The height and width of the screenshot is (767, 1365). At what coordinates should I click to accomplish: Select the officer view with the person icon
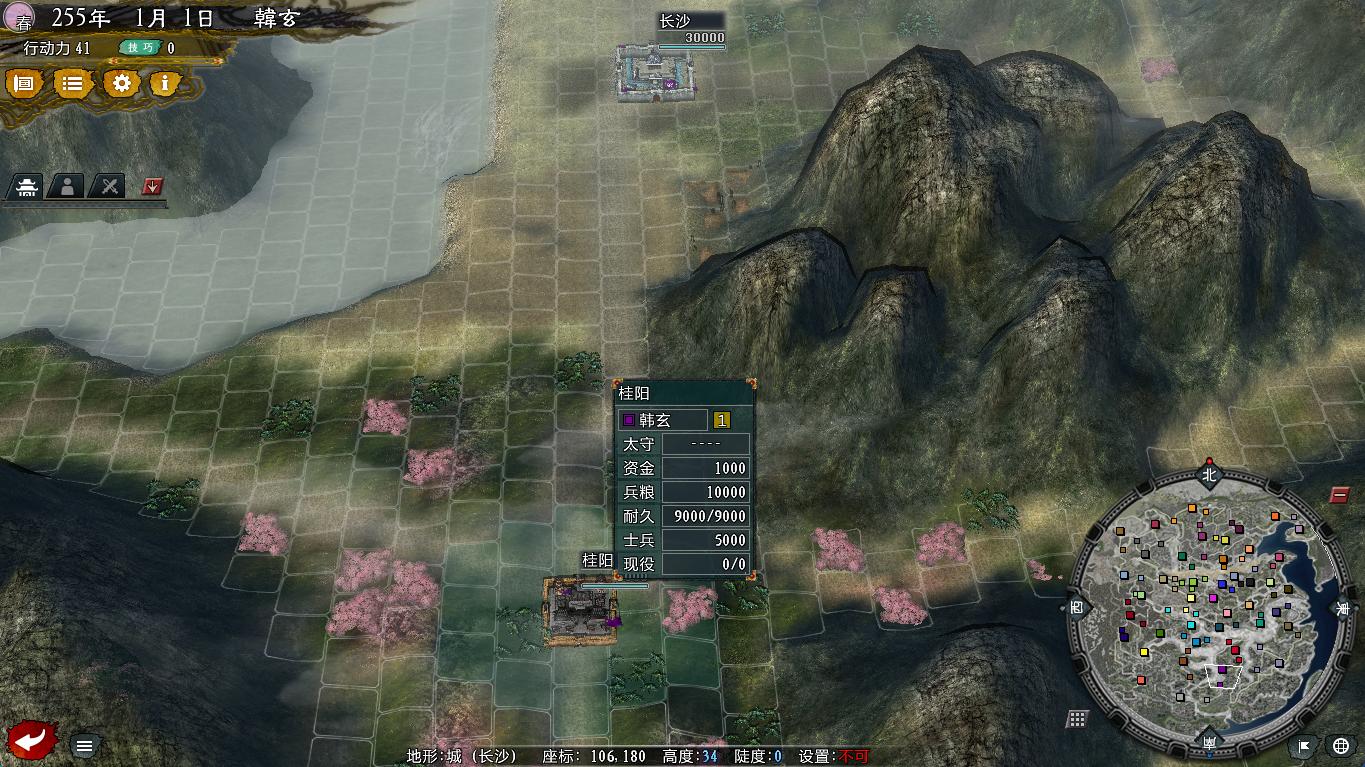66,186
